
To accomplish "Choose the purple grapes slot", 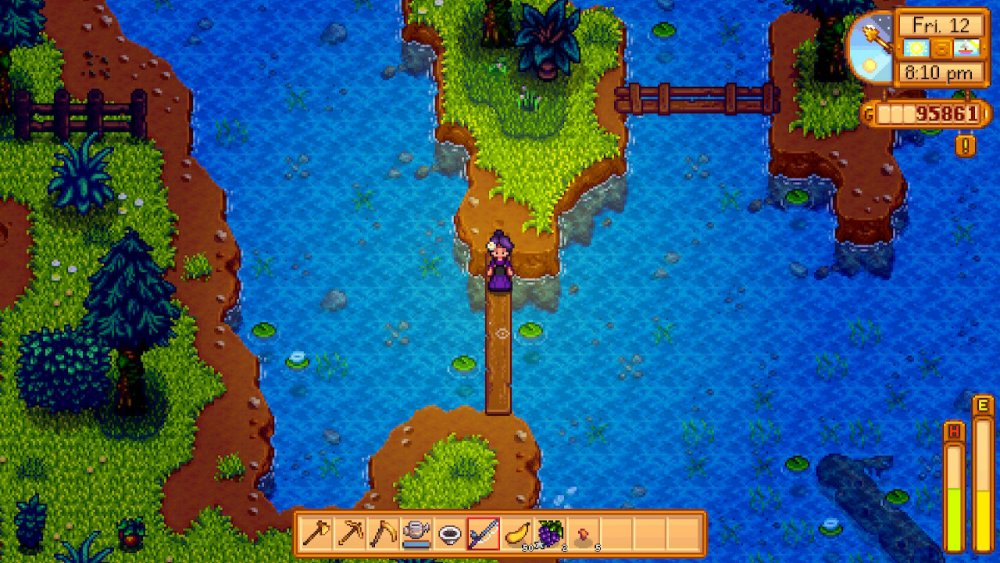I will click(x=550, y=533).
